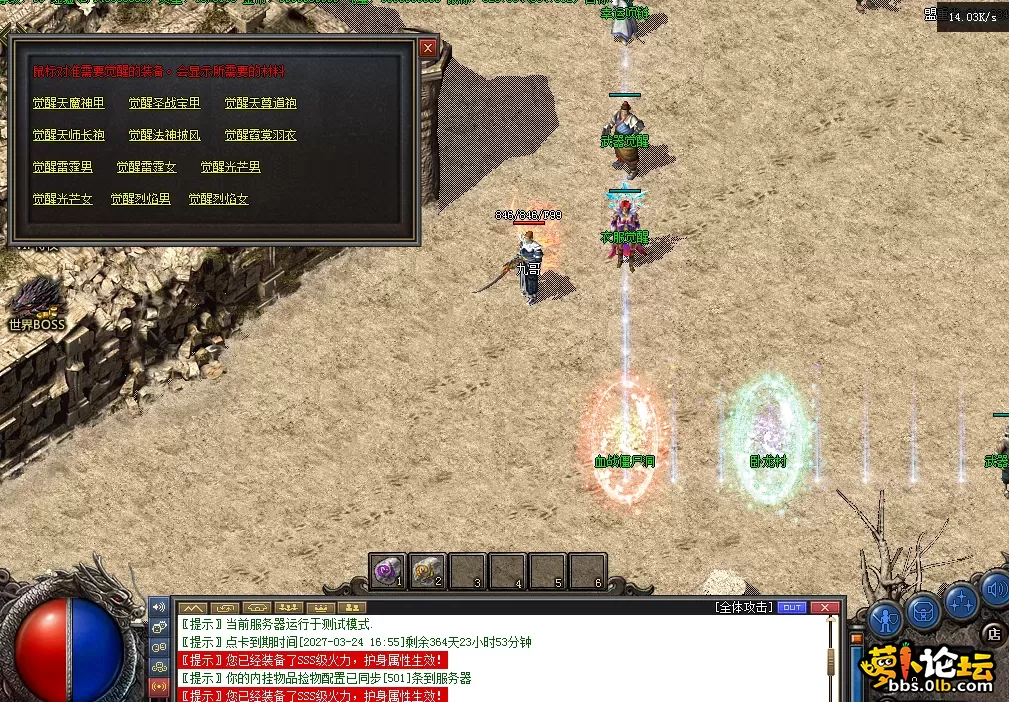The height and width of the screenshot is (702, 1009).
Task: Use the golden item in hotbar slot 2
Action: pyautogui.click(x=427, y=571)
